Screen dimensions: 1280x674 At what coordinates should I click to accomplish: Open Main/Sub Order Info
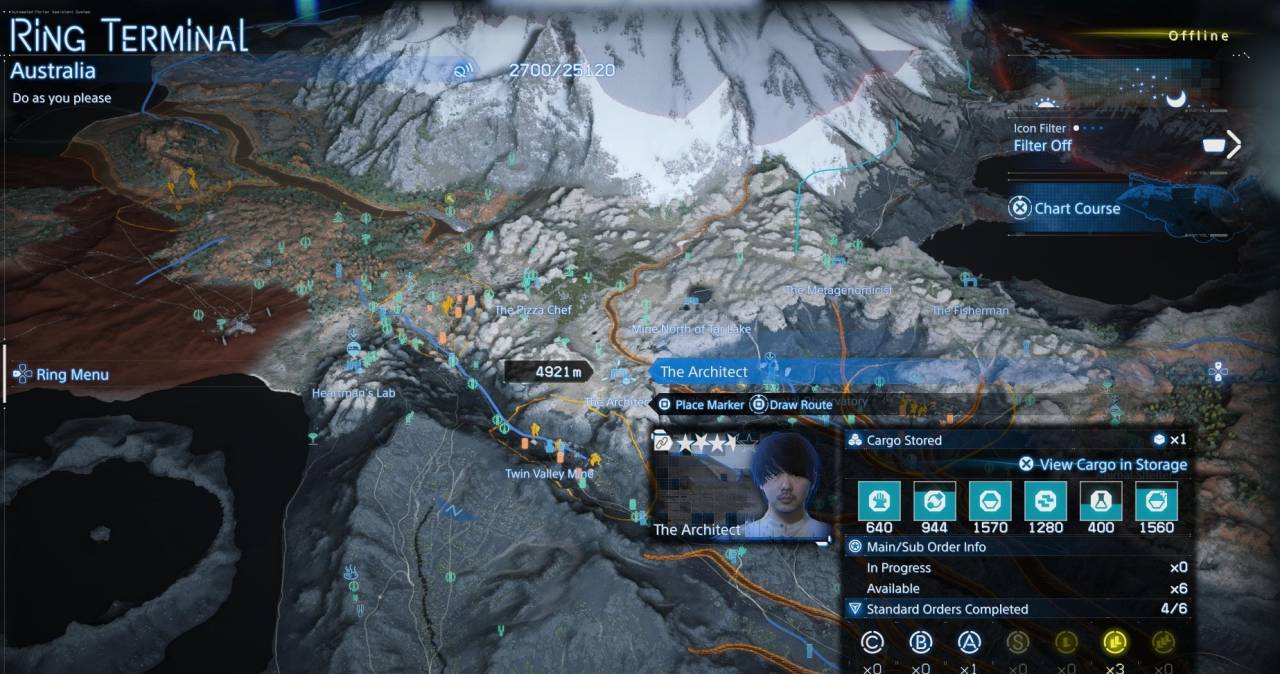(x=926, y=547)
